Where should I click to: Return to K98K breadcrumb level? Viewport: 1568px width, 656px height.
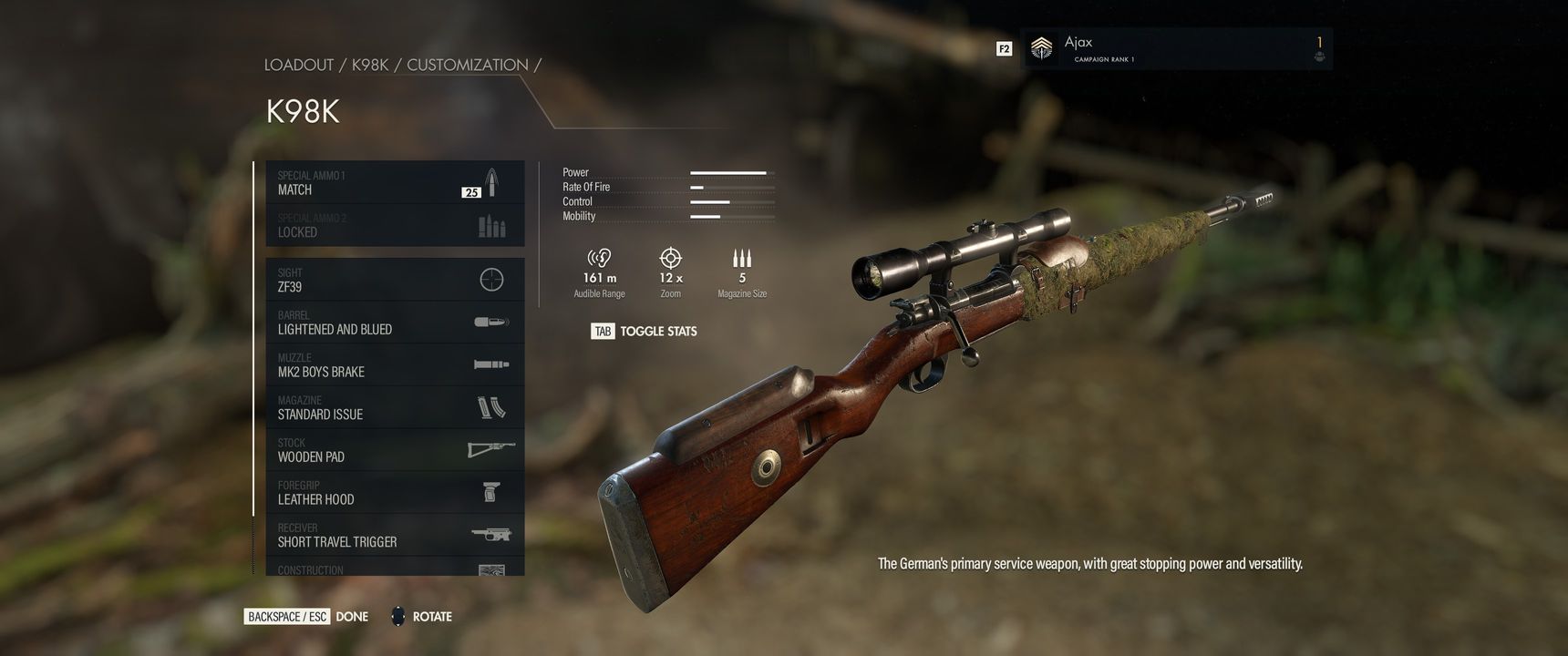click(x=370, y=65)
